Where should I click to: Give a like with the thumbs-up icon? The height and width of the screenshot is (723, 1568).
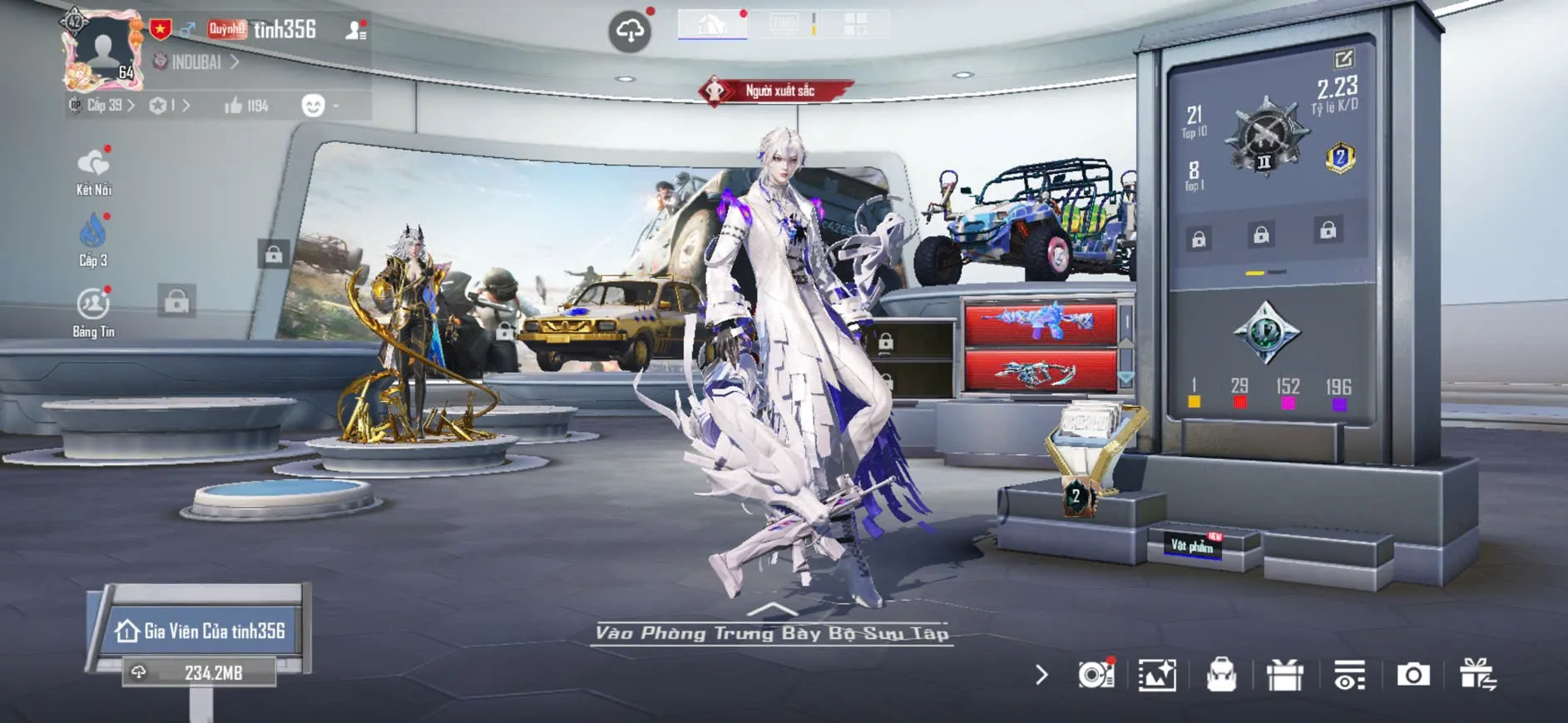pyautogui.click(x=234, y=106)
